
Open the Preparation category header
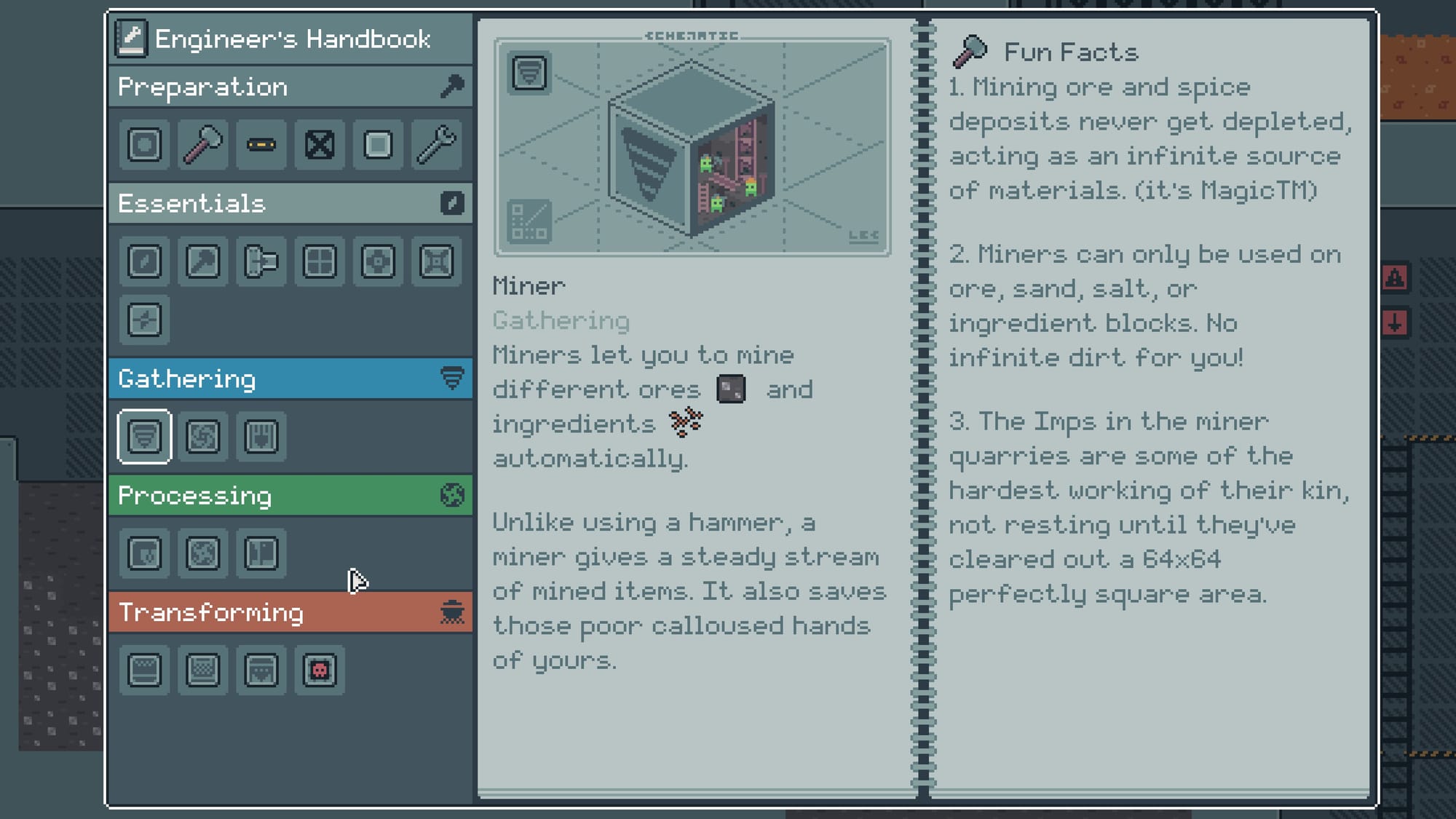pyautogui.click(x=290, y=87)
